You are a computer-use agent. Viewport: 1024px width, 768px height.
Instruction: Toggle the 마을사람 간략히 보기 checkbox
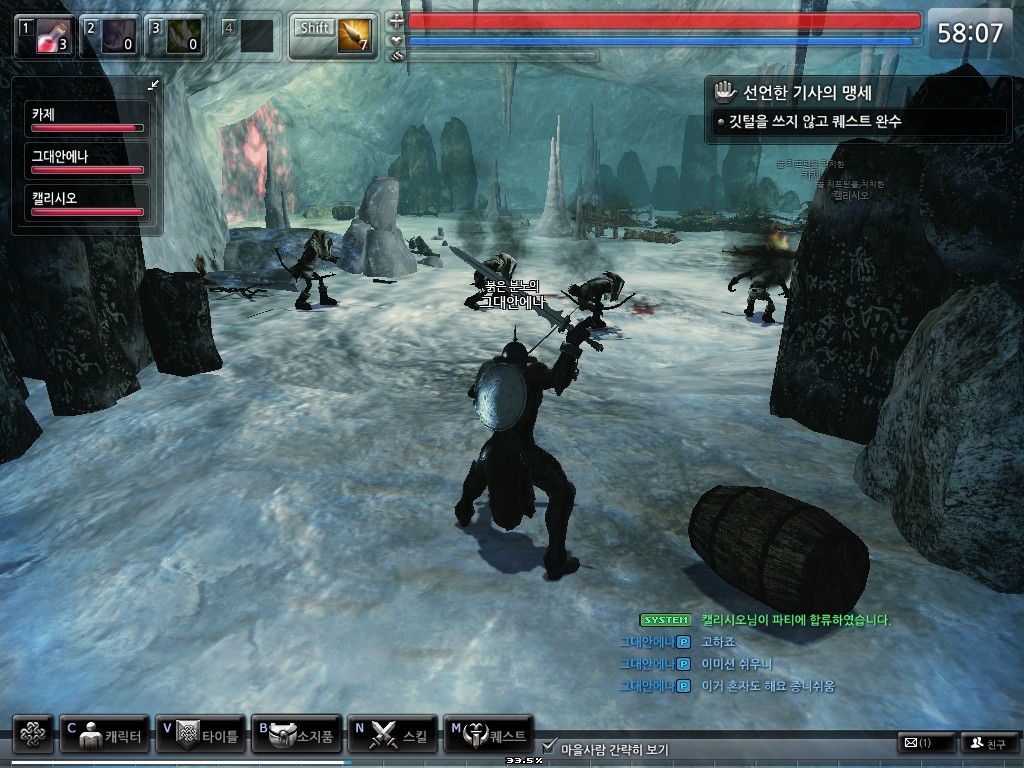549,746
